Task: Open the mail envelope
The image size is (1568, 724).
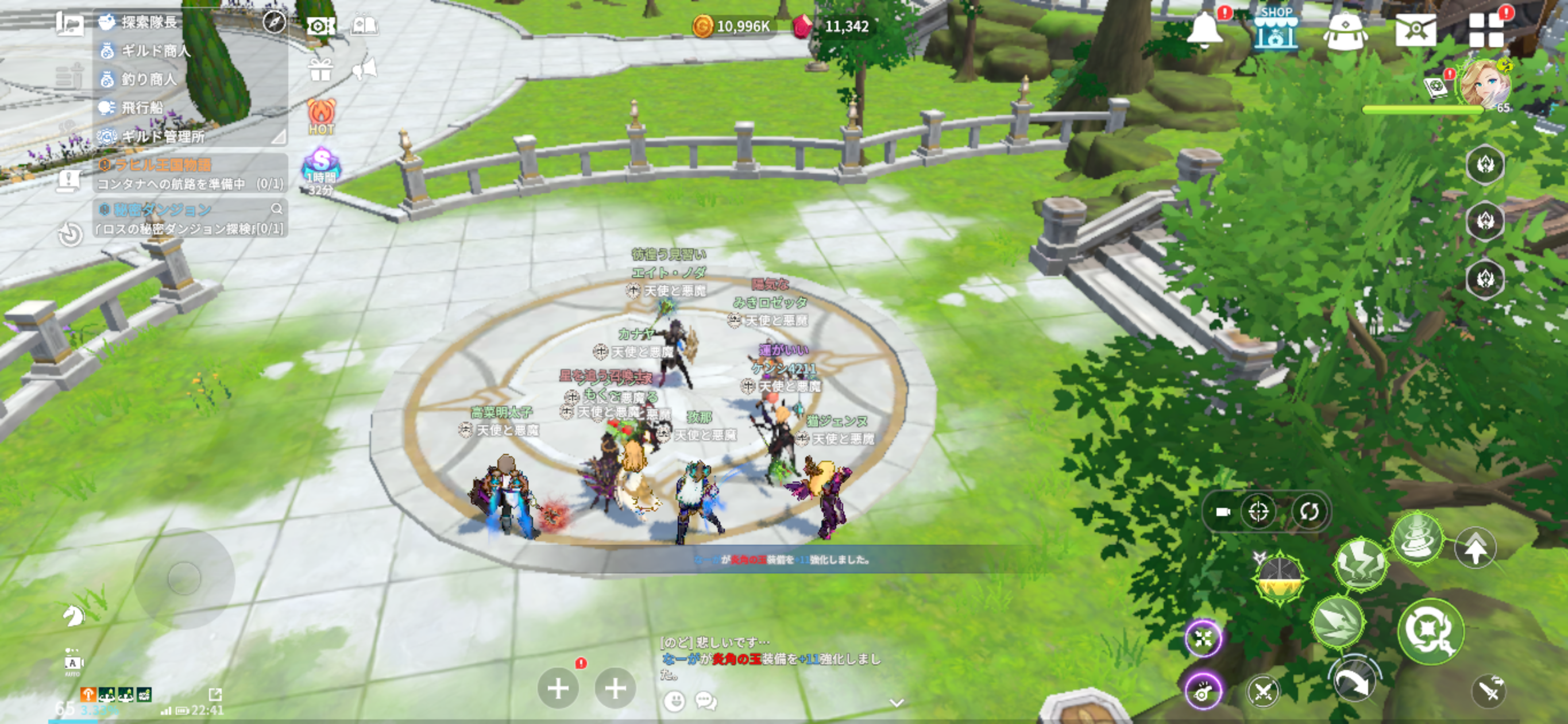Action: click(x=1415, y=29)
